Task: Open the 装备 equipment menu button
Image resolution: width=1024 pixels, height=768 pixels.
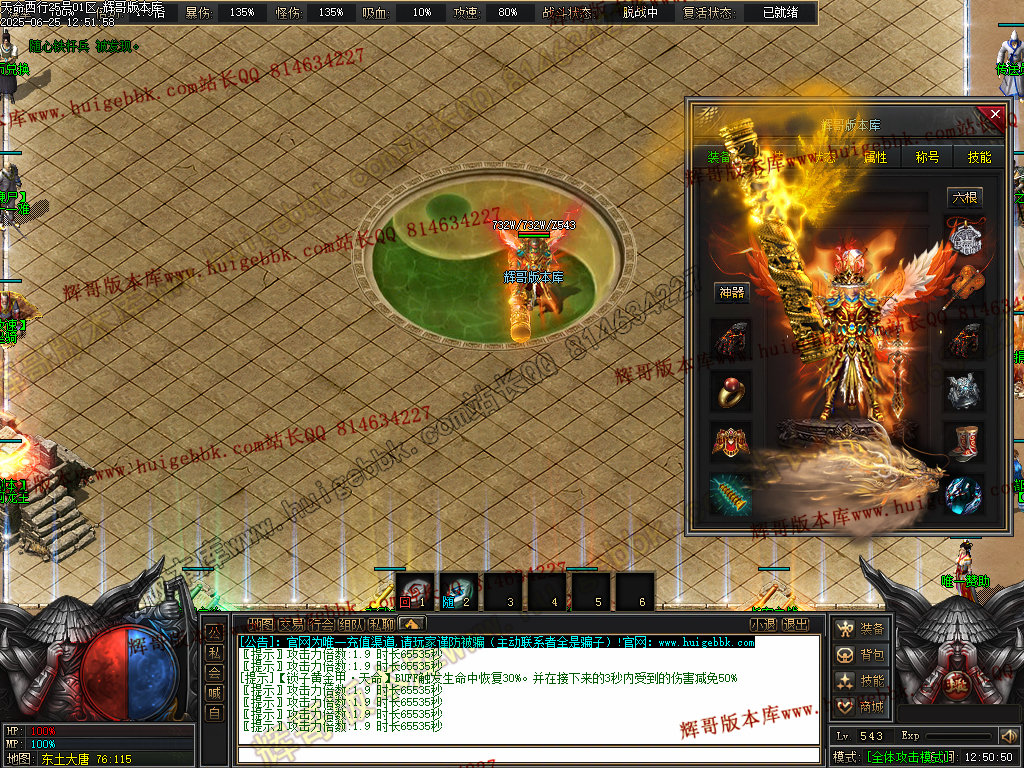Action: [862, 629]
